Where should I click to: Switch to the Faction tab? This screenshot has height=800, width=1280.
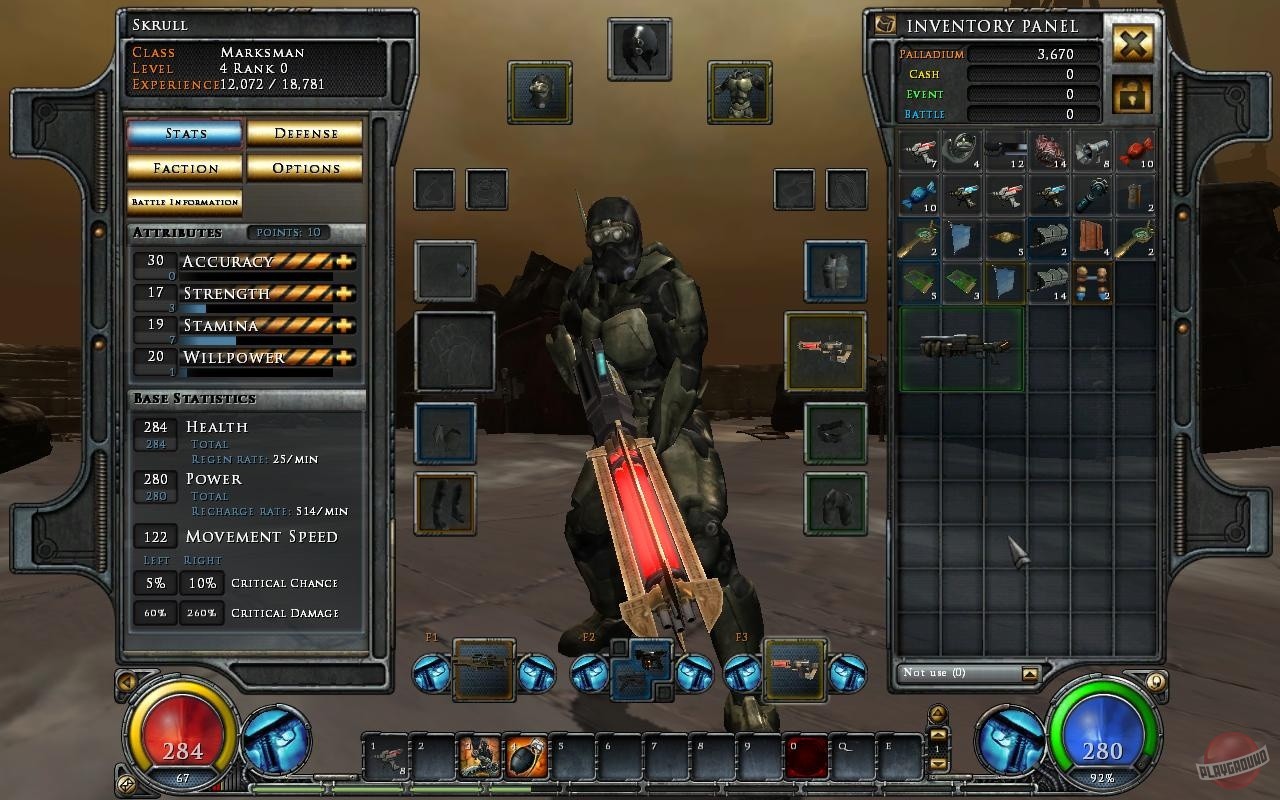click(x=184, y=168)
